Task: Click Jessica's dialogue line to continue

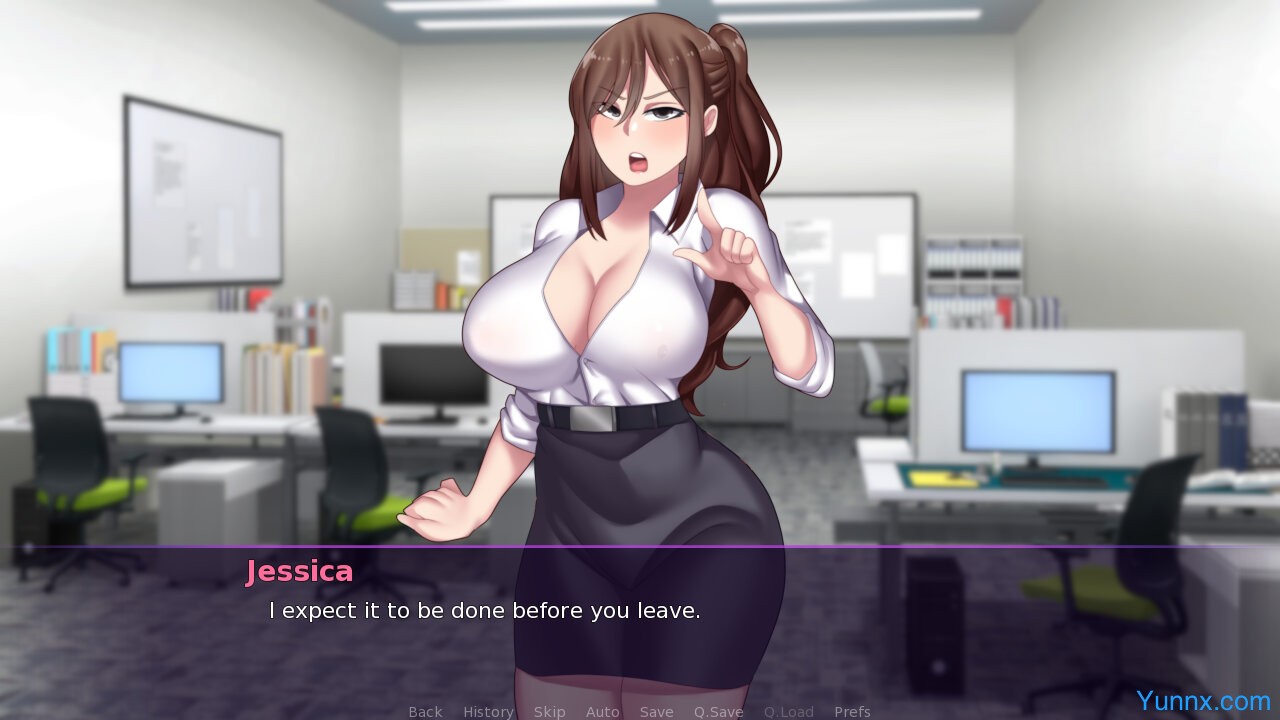Action: (485, 610)
